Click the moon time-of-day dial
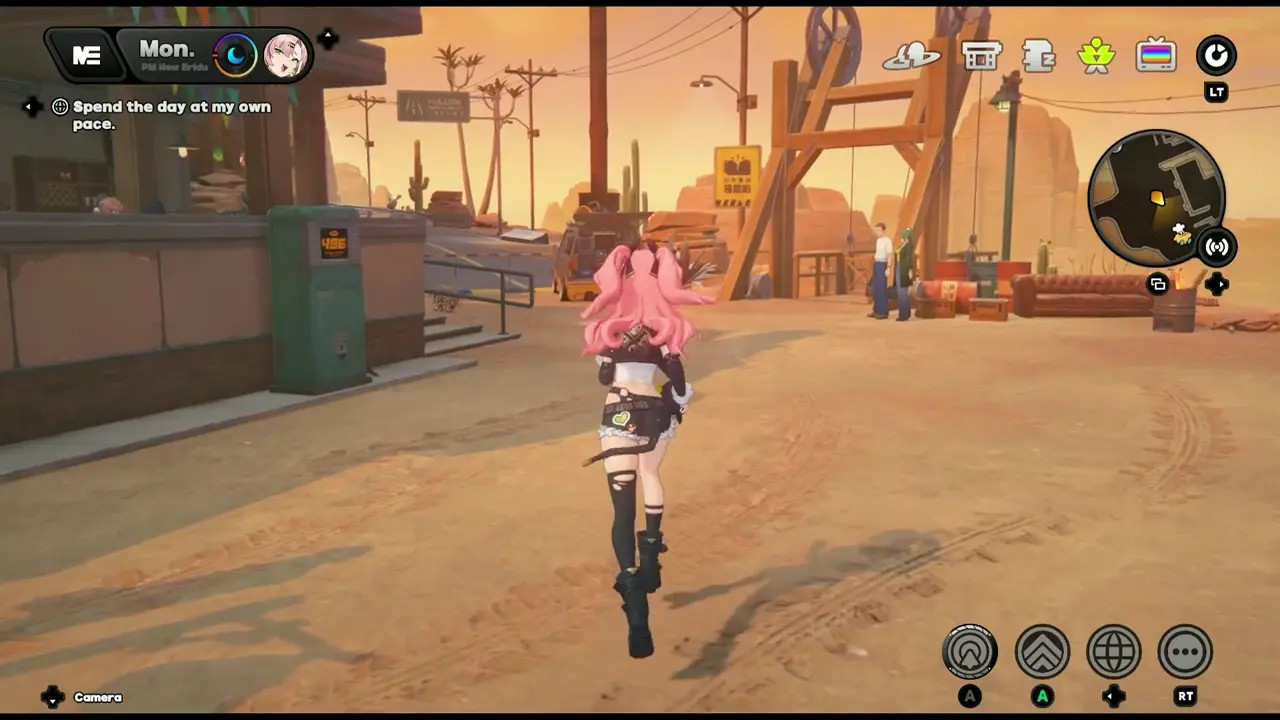 point(236,55)
